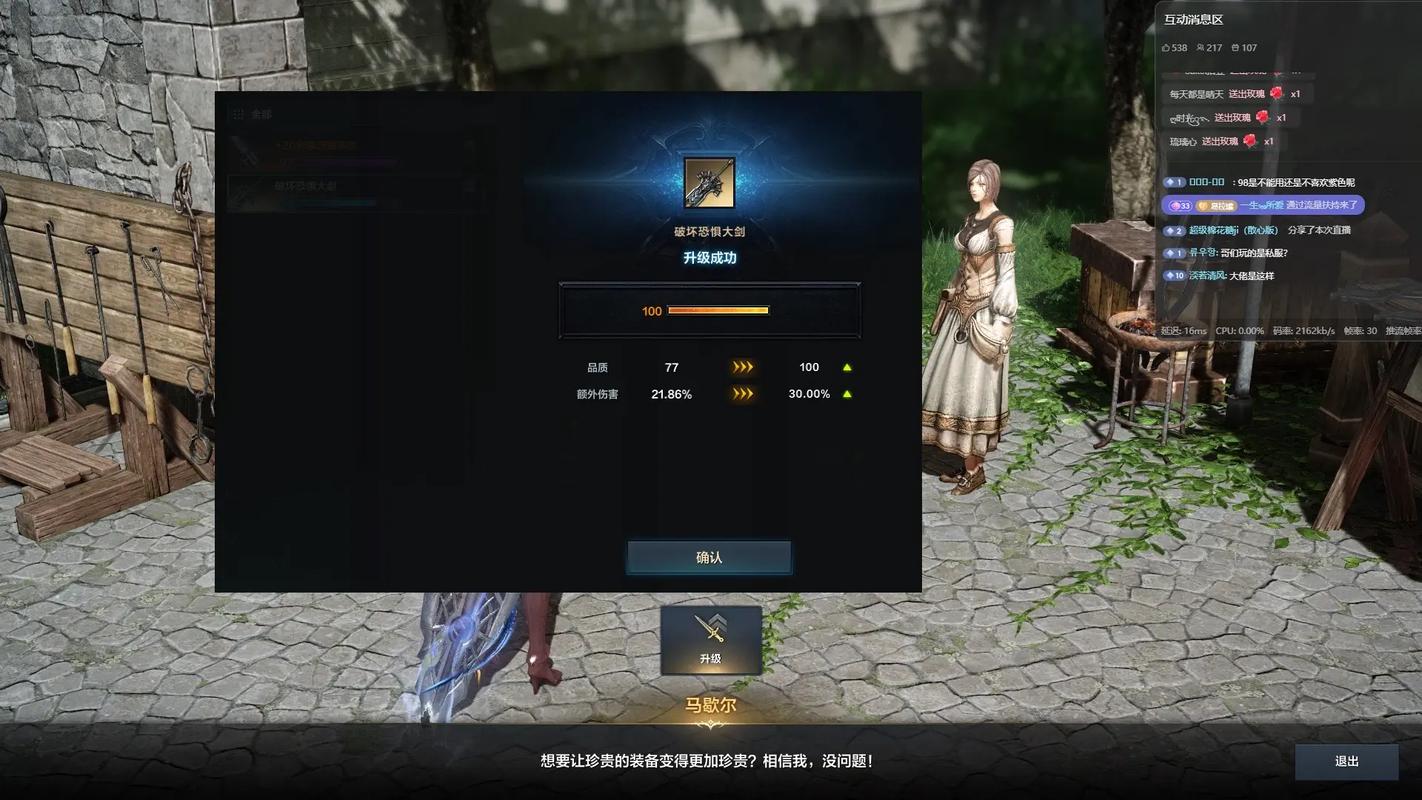Select the 全部 category tab
This screenshot has width=1422, height=800.
(x=260, y=115)
